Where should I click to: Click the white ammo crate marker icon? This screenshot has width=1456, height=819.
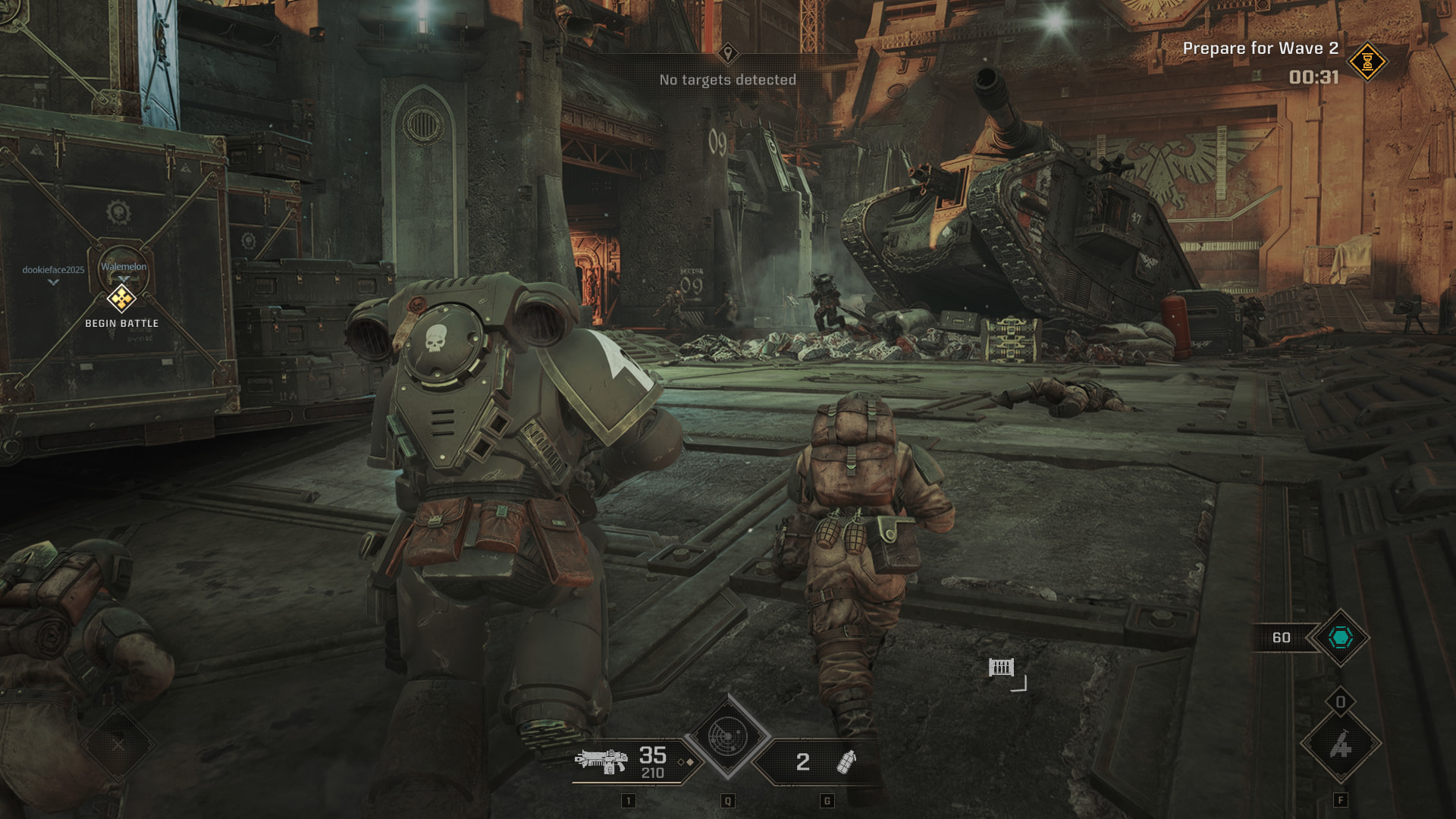1001,667
